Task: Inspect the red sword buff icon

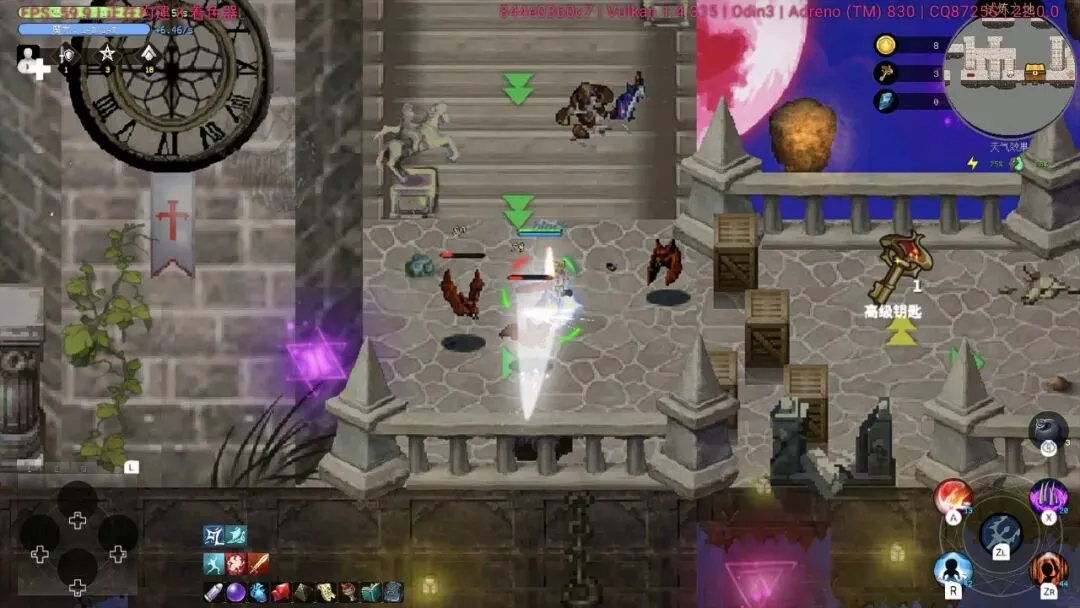Action: [x=259, y=564]
